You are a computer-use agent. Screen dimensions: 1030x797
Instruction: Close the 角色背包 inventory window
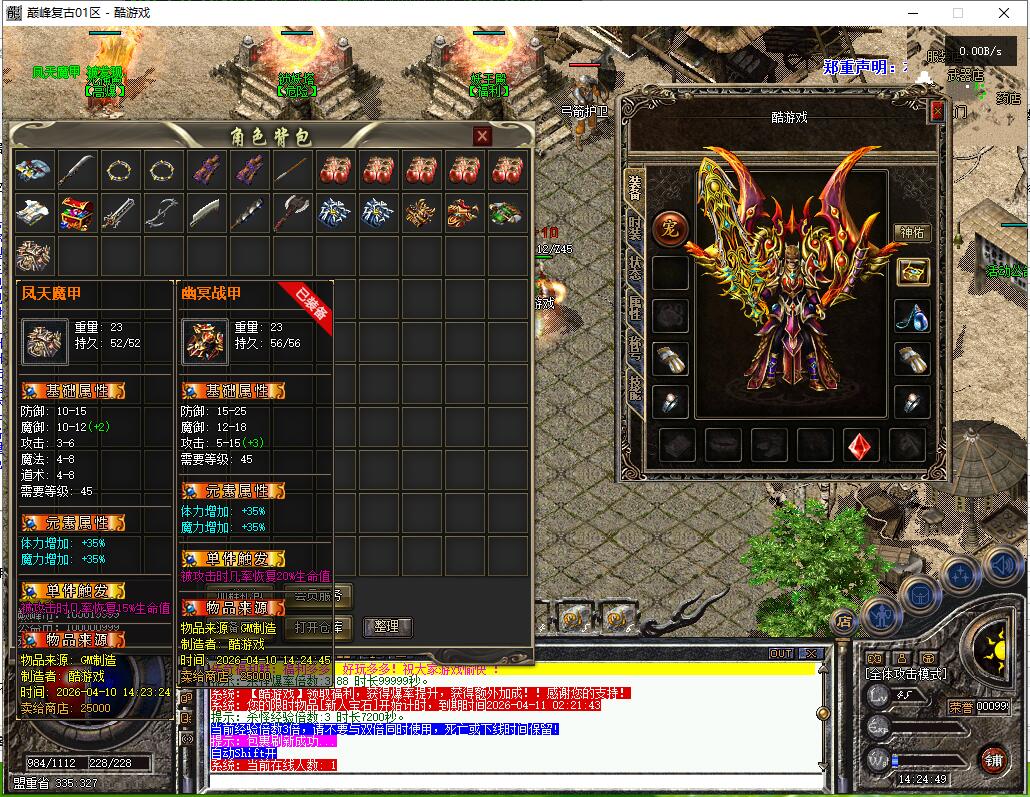click(x=482, y=136)
